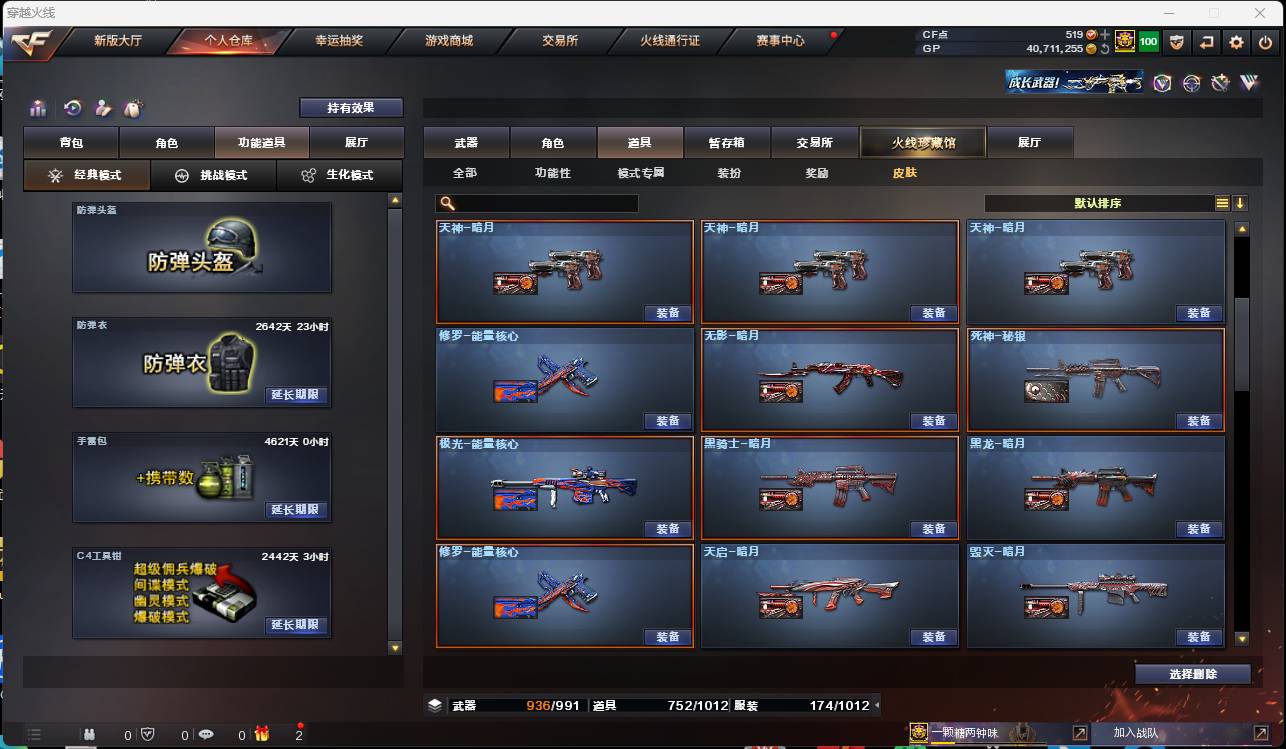The image size is (1286, 749).
Task: Click the circular refresh arrow icon above the left panel
Action: coord(71,109)
